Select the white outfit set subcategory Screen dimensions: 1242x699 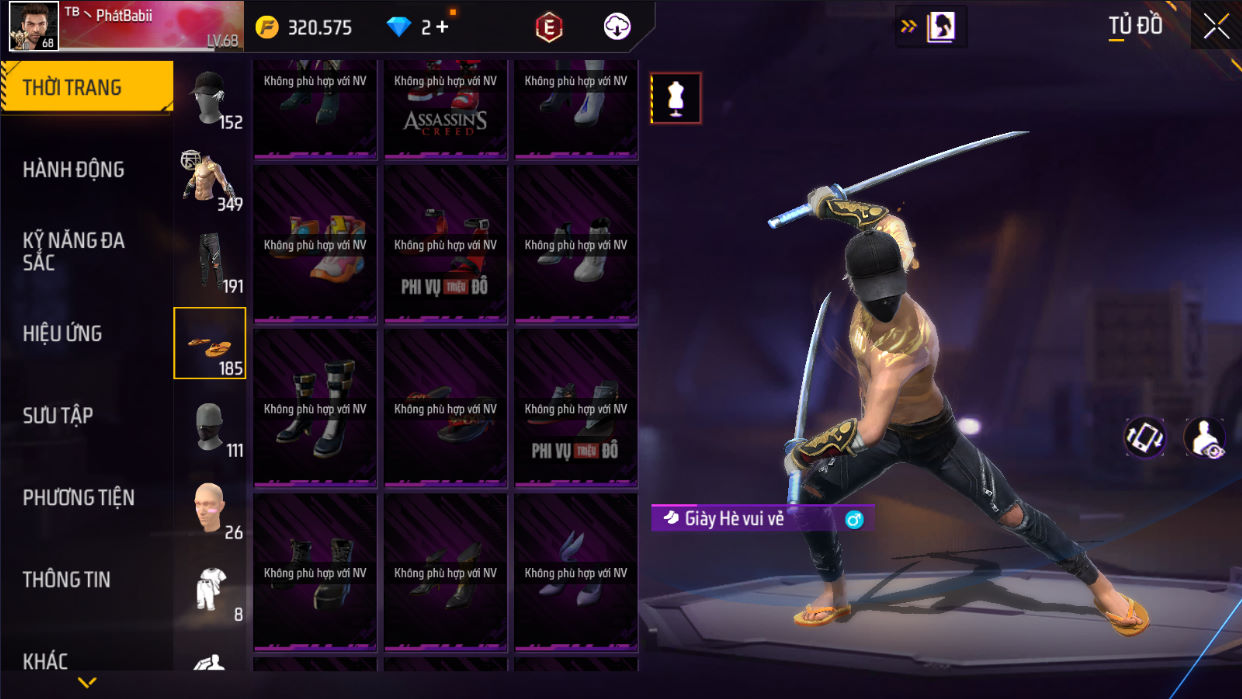pyautogui.click(x=210, y=590)
